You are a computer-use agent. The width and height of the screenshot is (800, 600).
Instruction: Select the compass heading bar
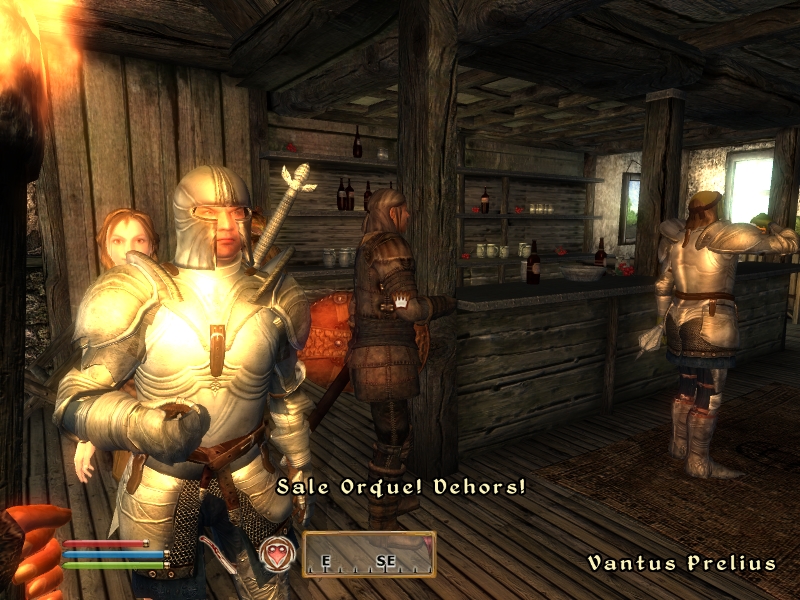(x=369, y=556)
